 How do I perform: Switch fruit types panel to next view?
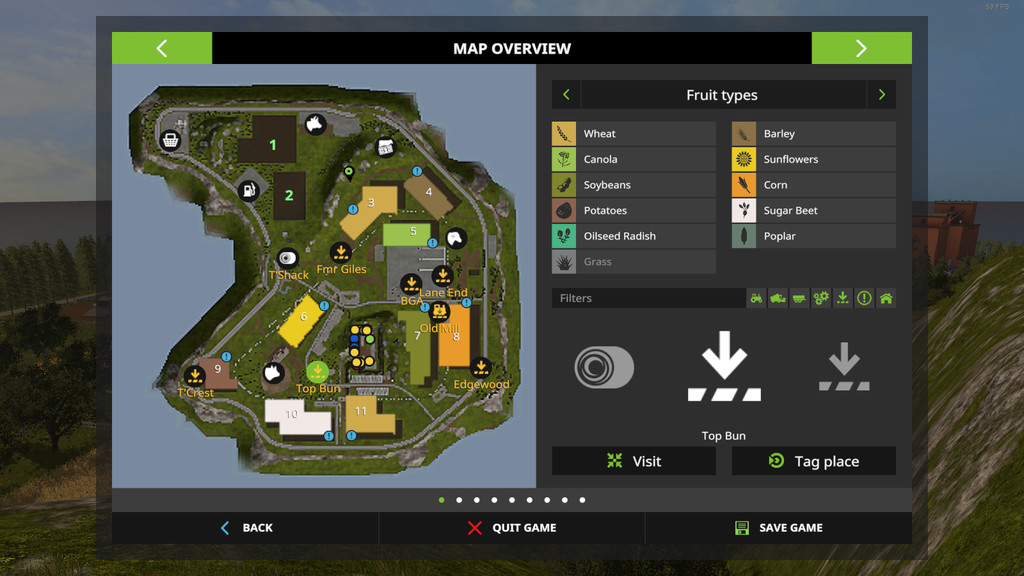pos(881,95)
